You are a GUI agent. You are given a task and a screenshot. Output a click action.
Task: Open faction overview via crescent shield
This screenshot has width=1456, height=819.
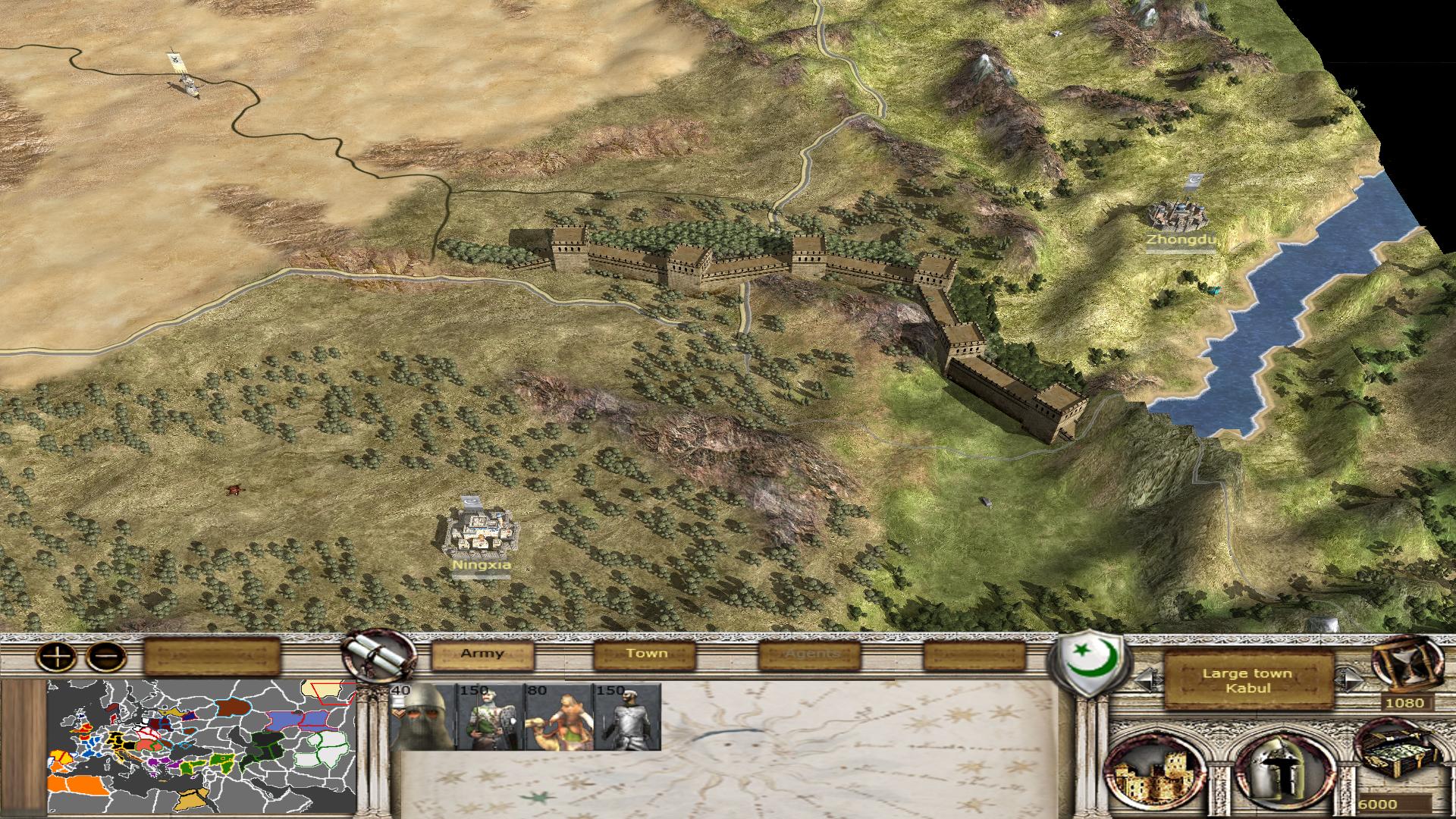click(1090, 661)
